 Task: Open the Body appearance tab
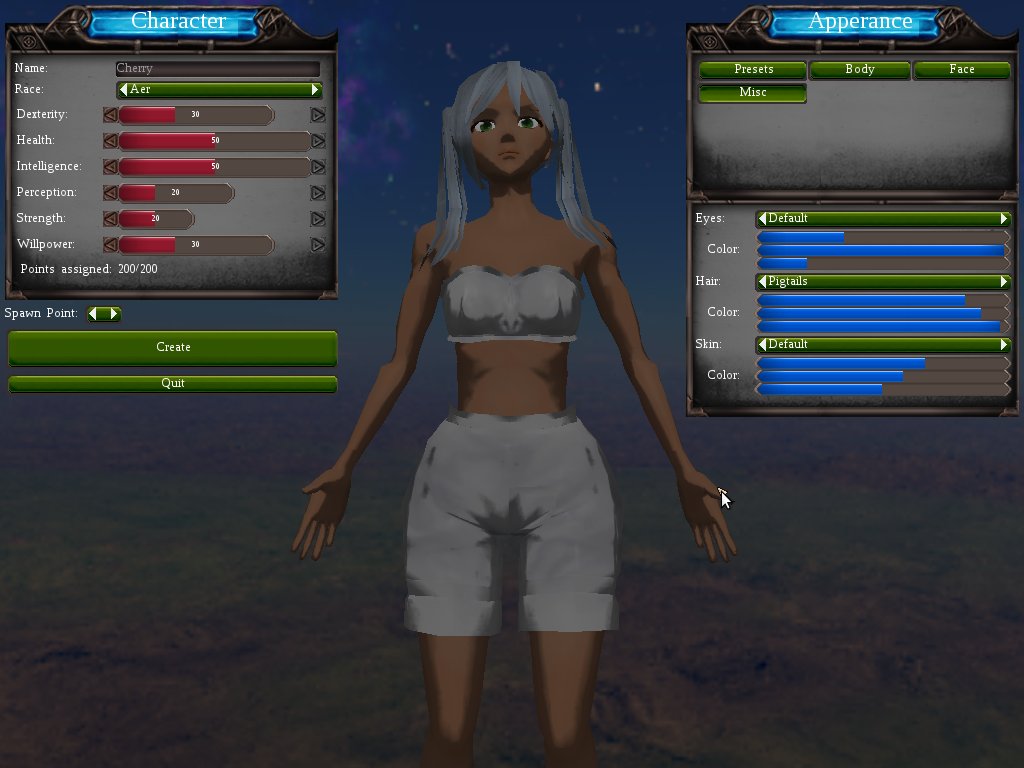859,70
